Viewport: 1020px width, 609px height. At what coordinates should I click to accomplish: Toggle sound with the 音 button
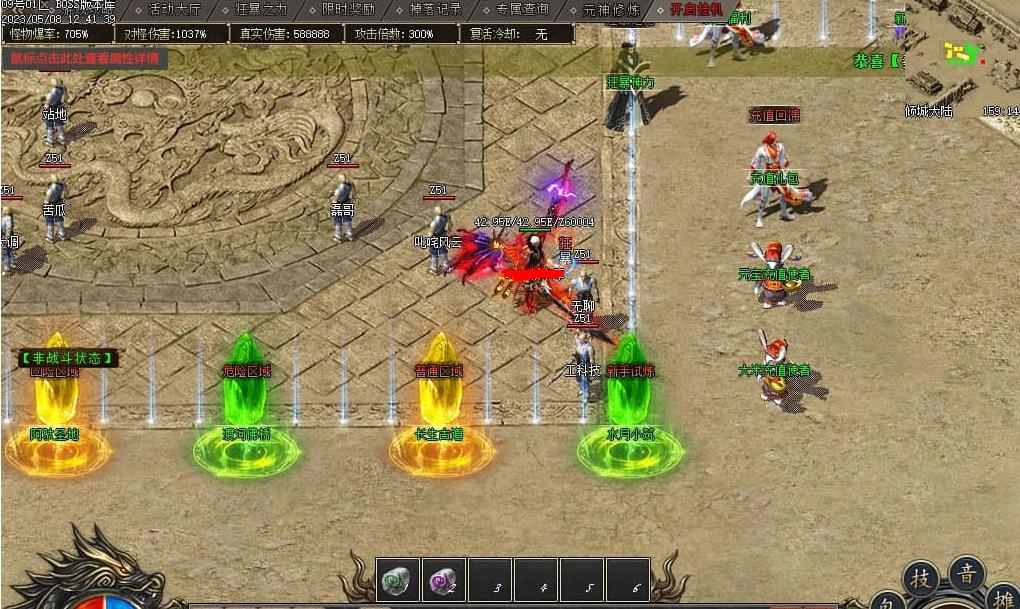click(967, 574)
